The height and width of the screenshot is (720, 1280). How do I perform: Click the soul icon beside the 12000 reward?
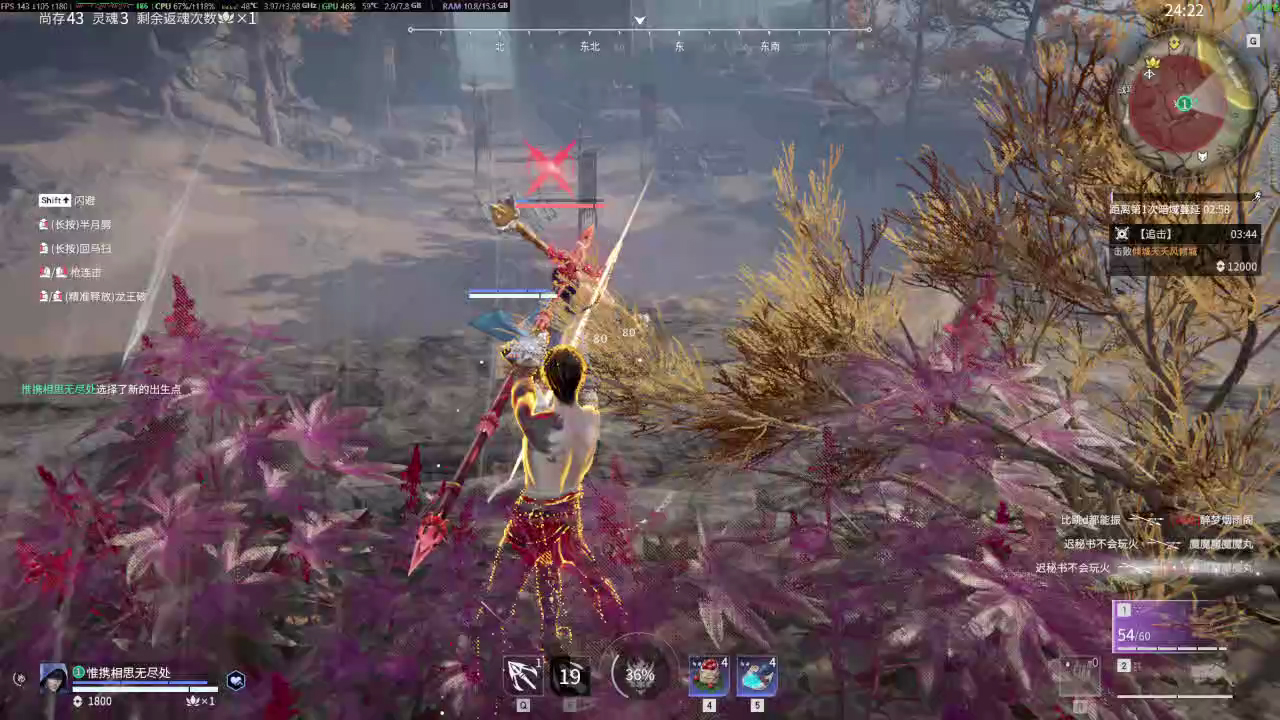[x=1220, y=266]
